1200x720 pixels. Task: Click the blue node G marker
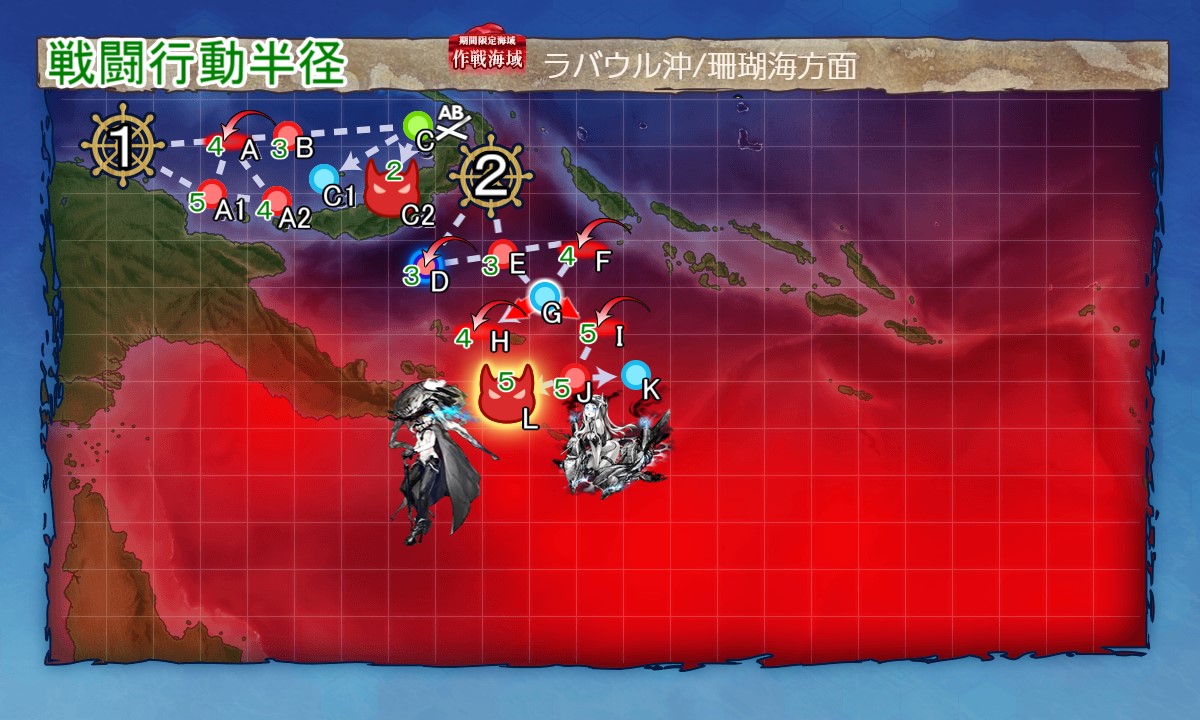(x=545, y=295)
